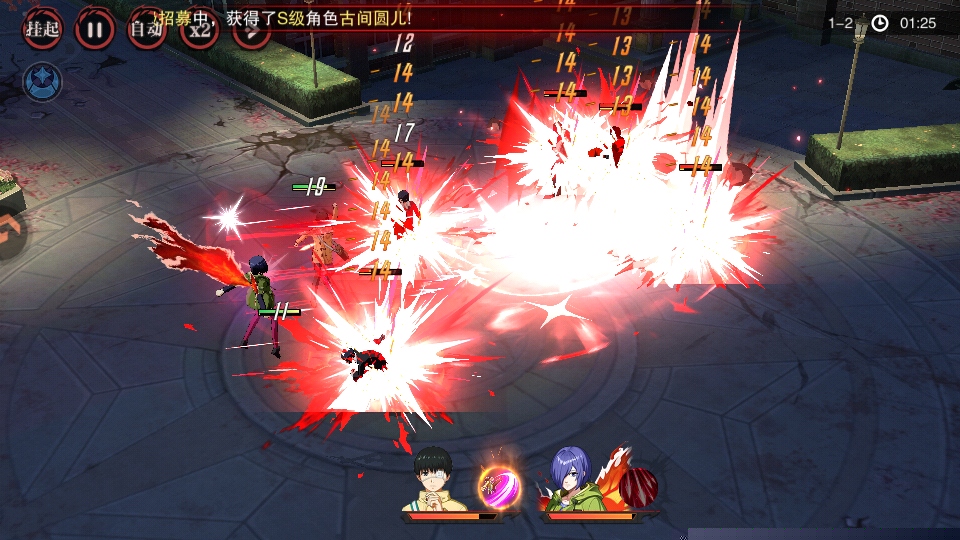
Task: Toggle 自动 auto-battle mode
Action: pyautogui.click(x=147, y=28)
